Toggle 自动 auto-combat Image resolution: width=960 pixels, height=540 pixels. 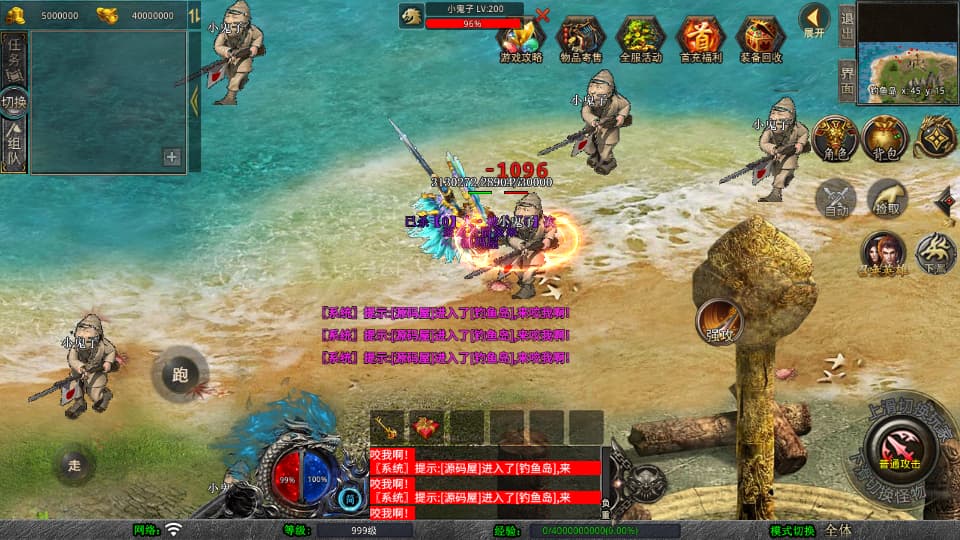click(x=837, y=198)
